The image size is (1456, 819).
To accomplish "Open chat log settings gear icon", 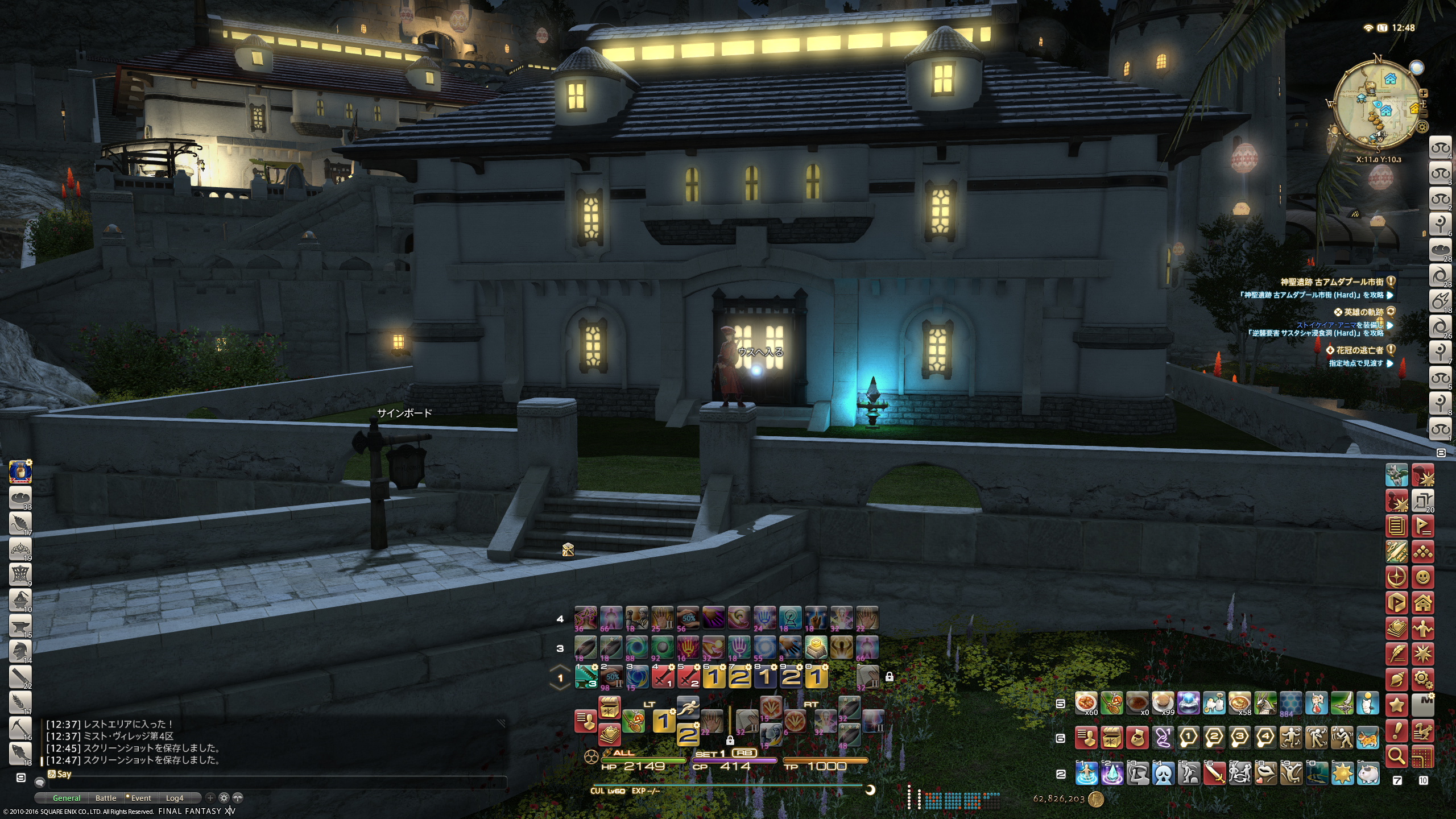I will pos(224,798).
